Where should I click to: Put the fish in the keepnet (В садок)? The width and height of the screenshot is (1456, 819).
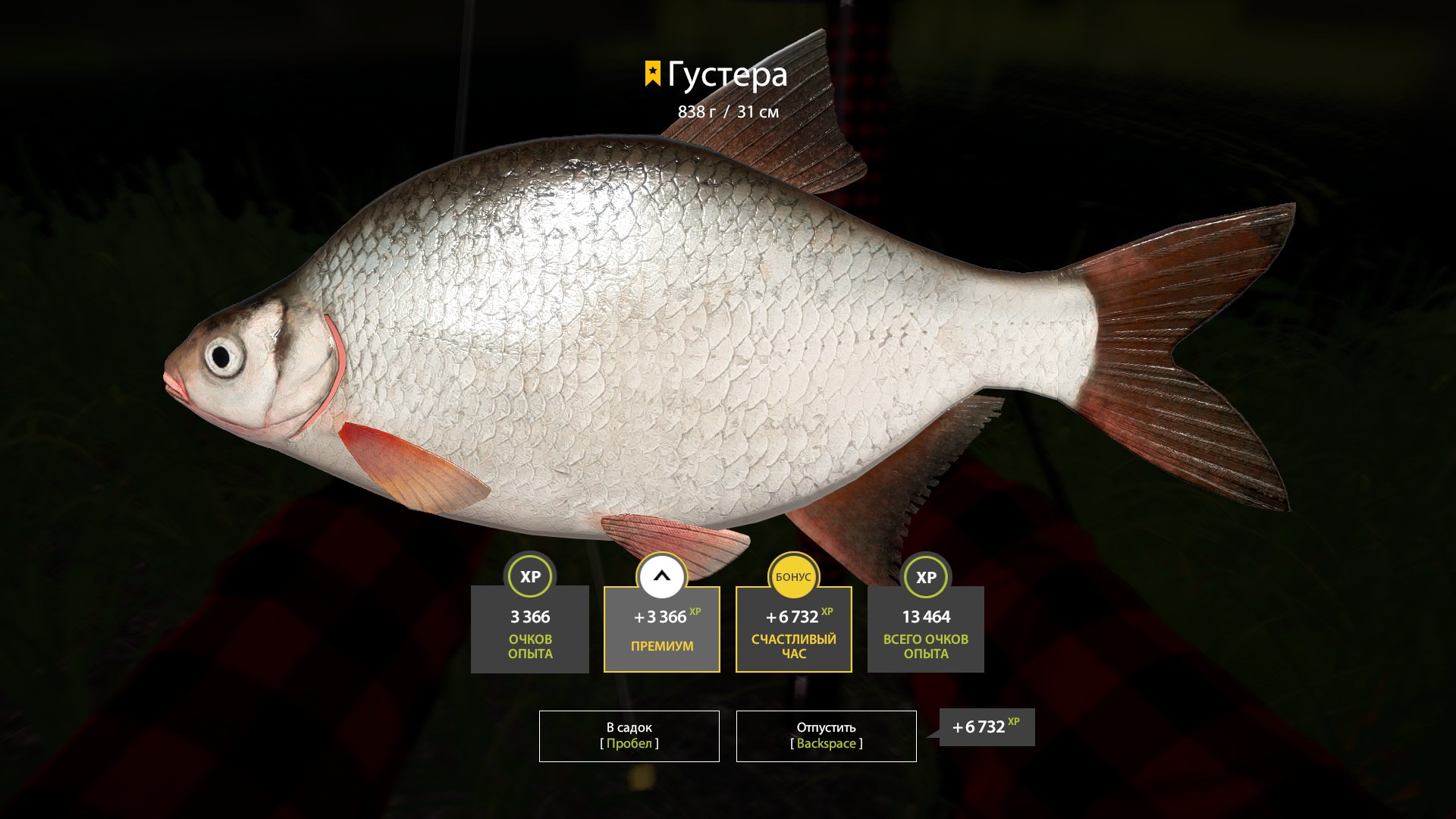[x=629, y=736]
